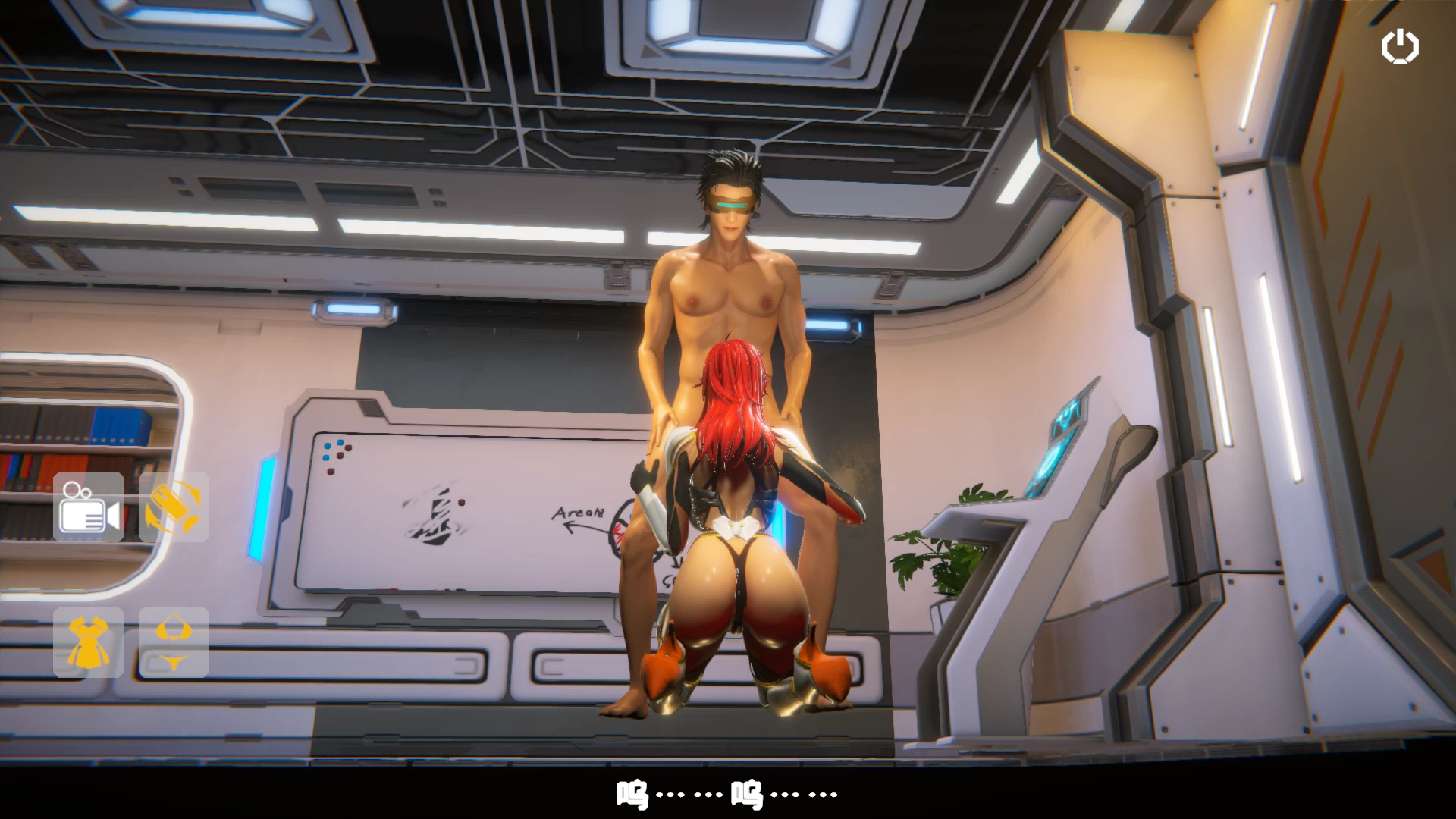Open the video camera view button
The height and width of the screenshot is (819, 1456).
[89, 507]
